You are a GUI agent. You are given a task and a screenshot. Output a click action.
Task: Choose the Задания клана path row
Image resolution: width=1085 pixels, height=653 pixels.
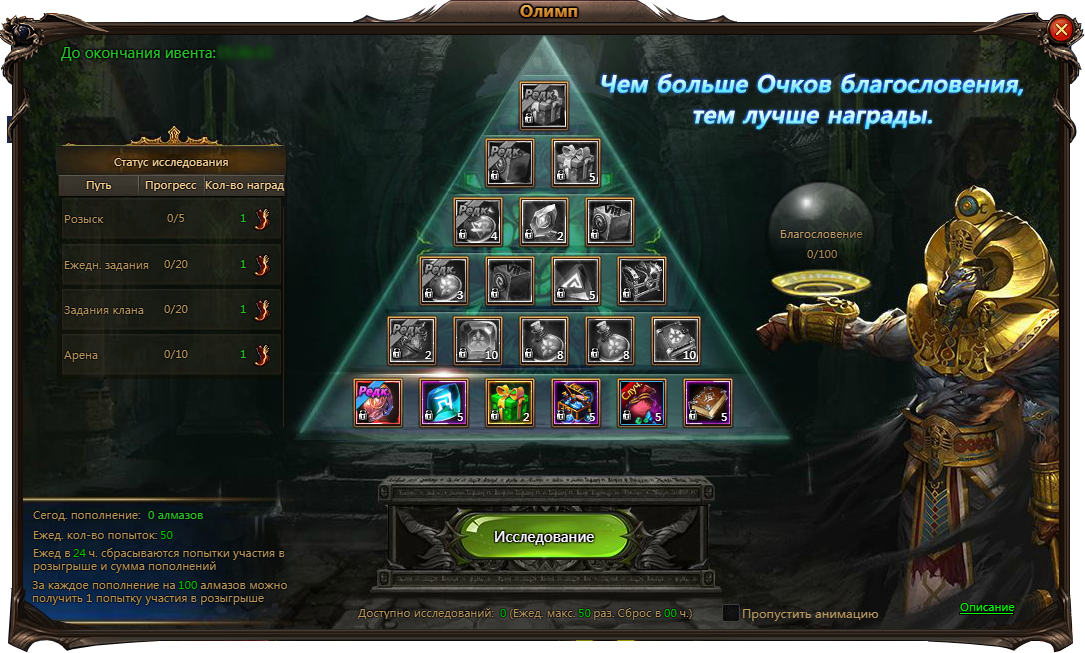(172, 310)
